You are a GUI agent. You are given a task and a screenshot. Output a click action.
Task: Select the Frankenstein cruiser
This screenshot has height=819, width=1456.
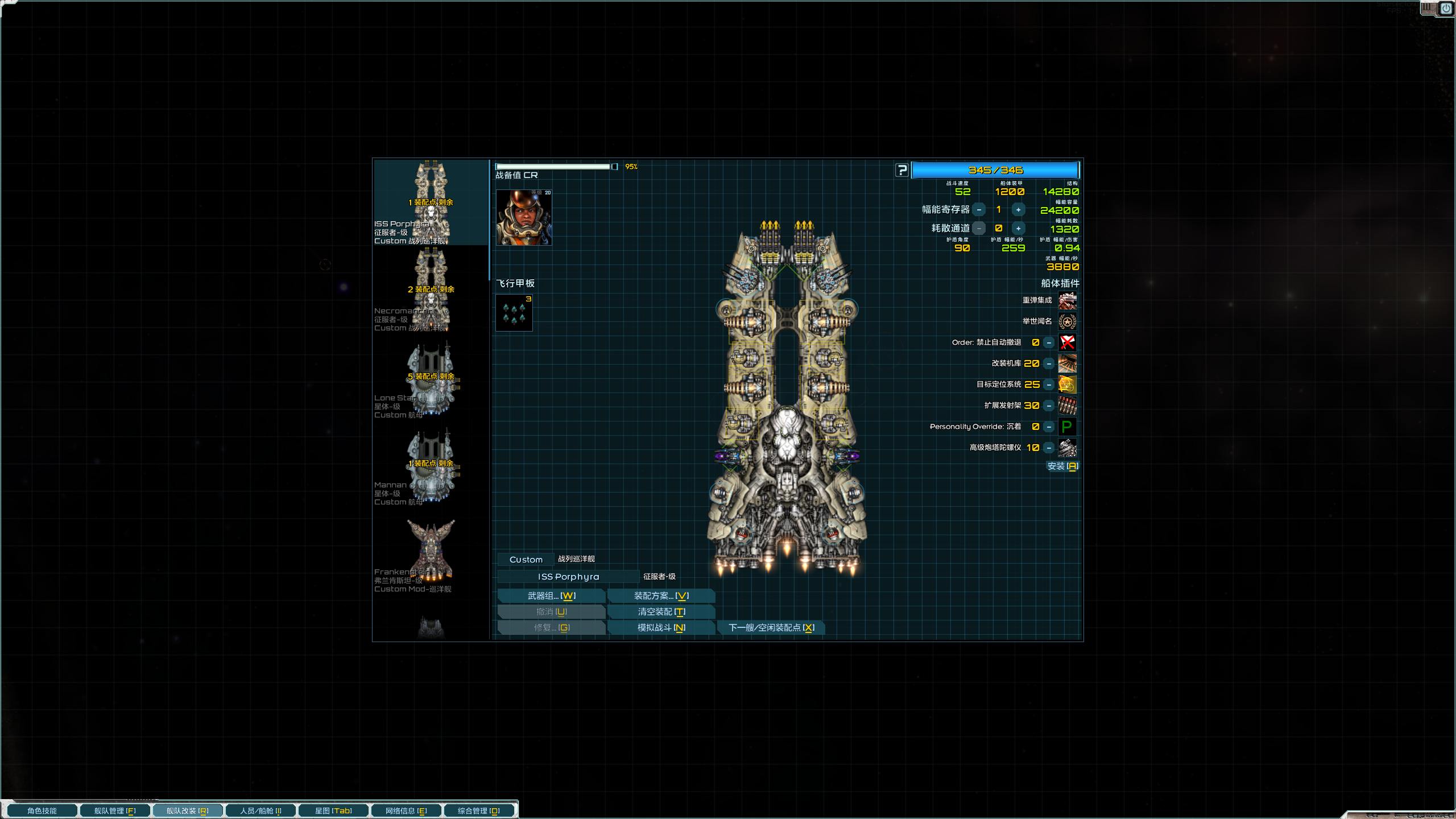431,551
